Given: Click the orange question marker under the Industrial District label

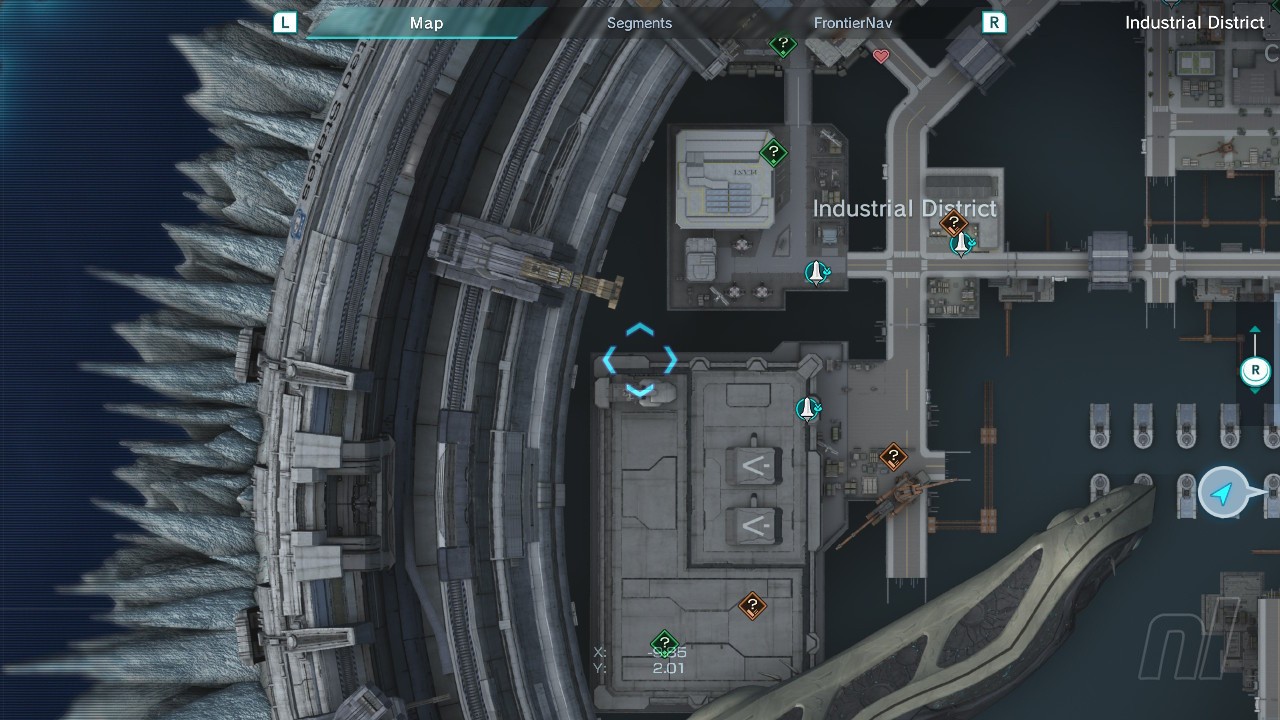Looking at the screenshot, I should pyautogui.click(x=954, y=223).
